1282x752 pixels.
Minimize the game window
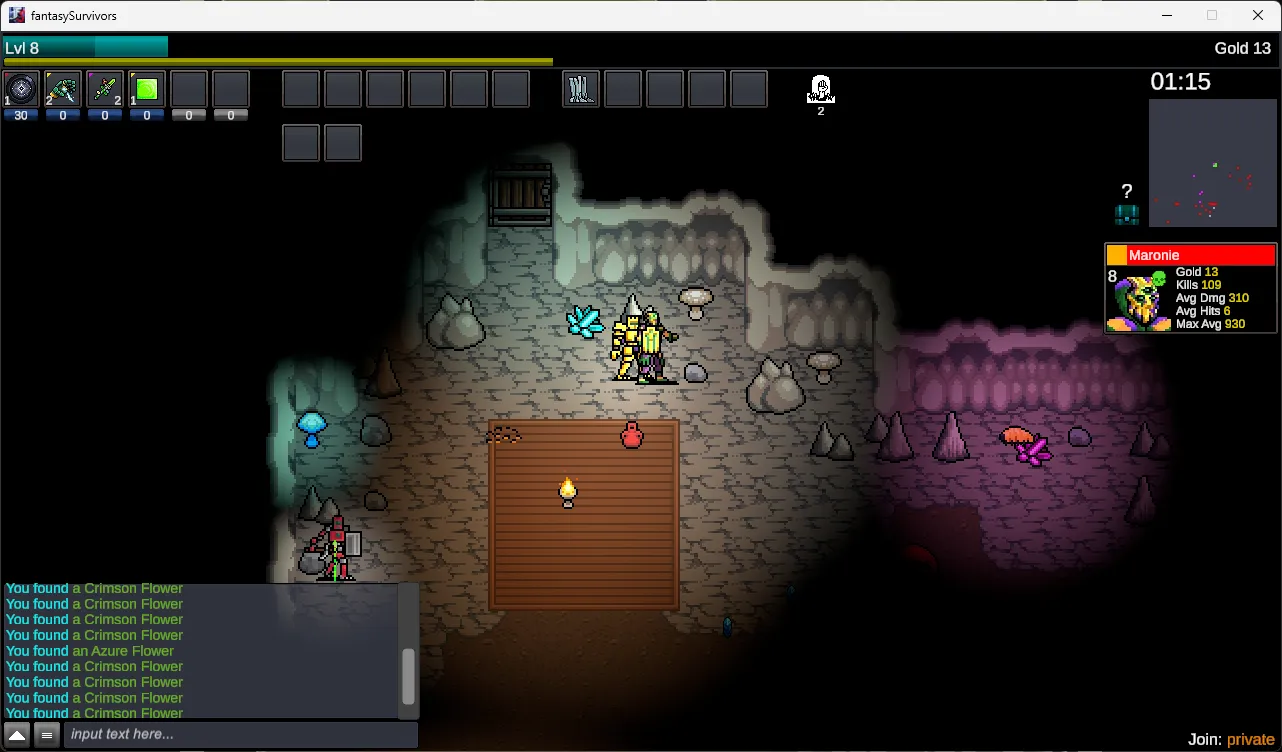tap(1167, 15)
